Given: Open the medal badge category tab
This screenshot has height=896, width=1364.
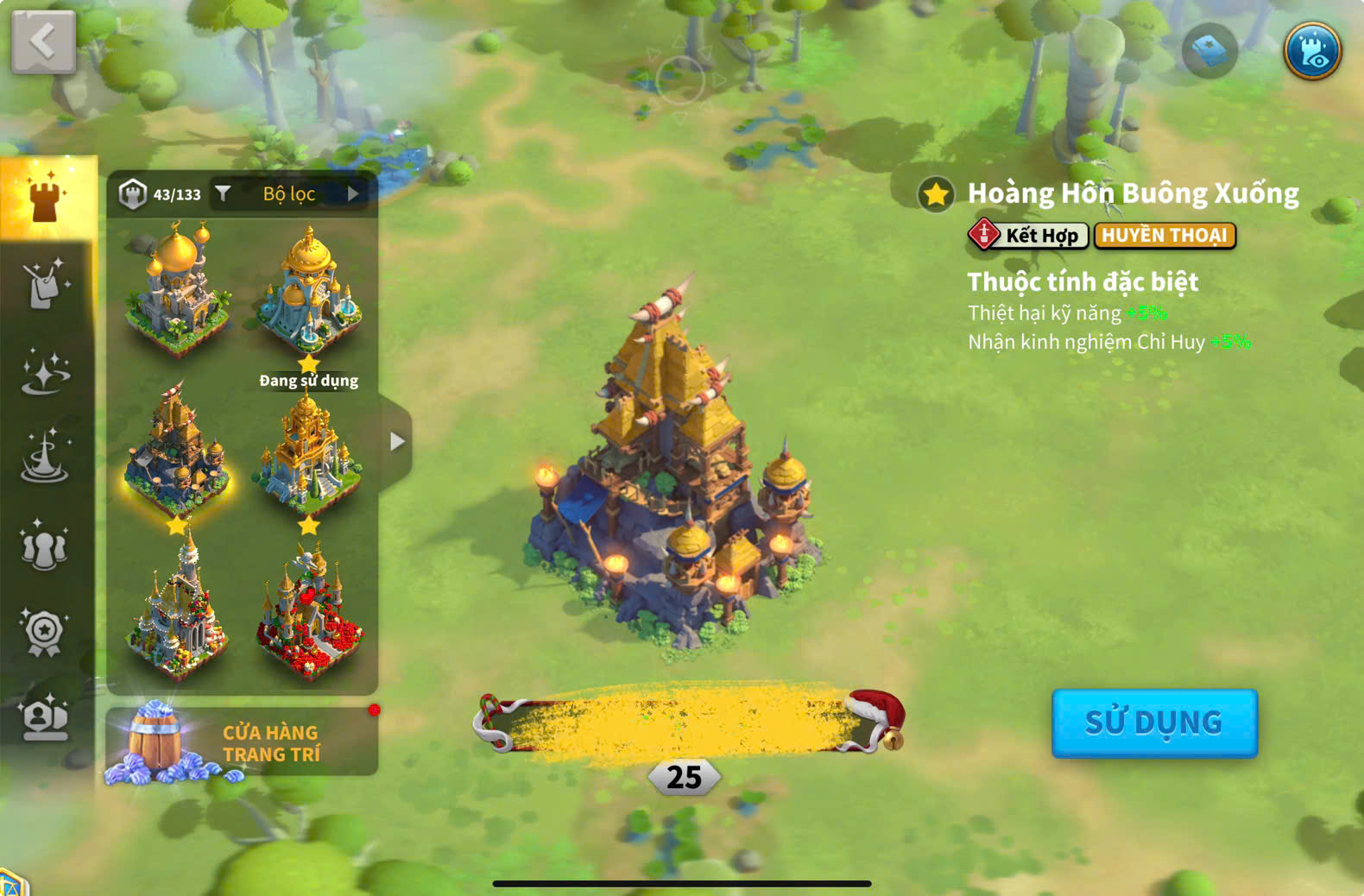Looking at the screenshot, I should [45, 632].
